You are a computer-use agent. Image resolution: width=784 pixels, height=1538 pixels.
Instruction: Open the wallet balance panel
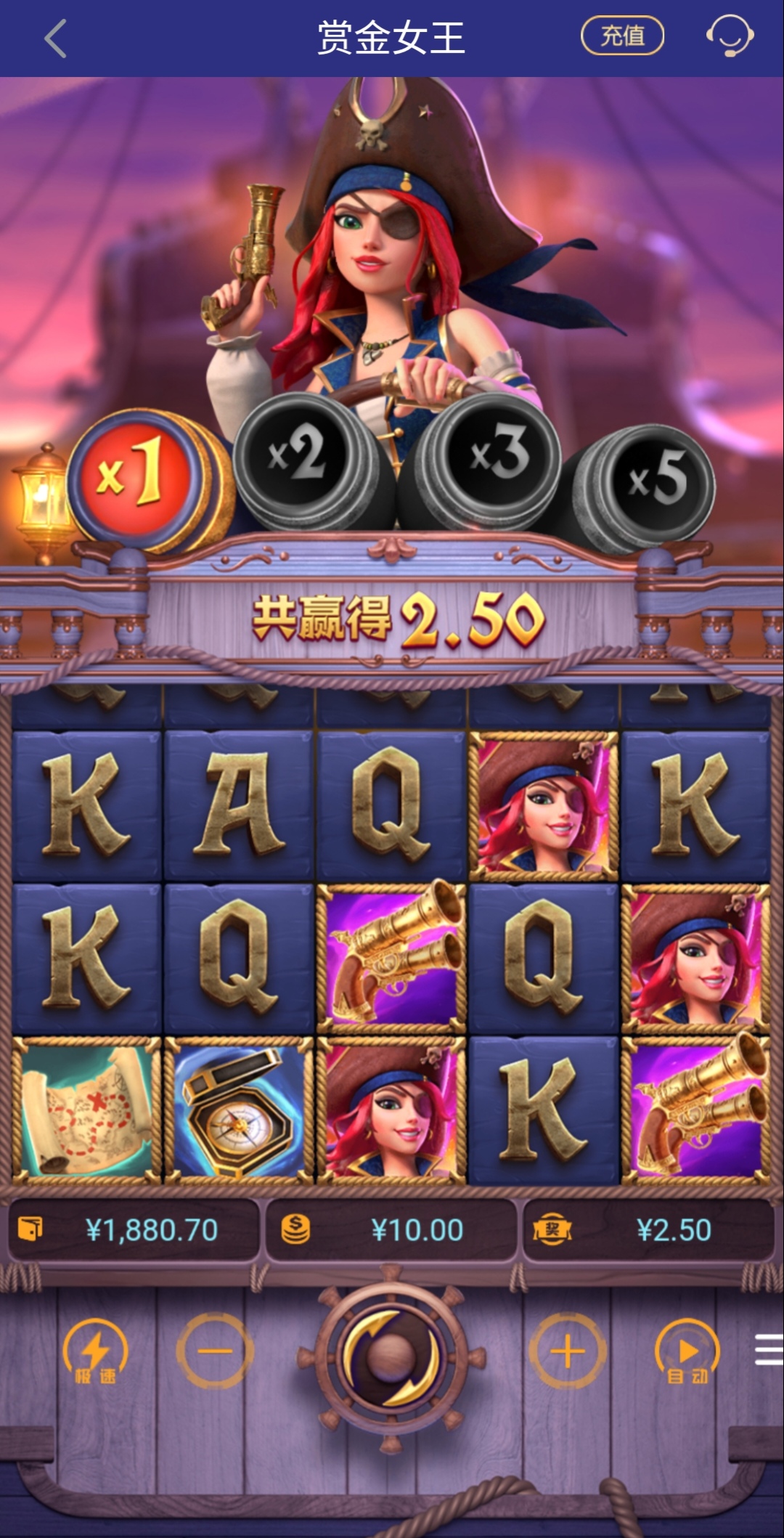coord(134,1230)
